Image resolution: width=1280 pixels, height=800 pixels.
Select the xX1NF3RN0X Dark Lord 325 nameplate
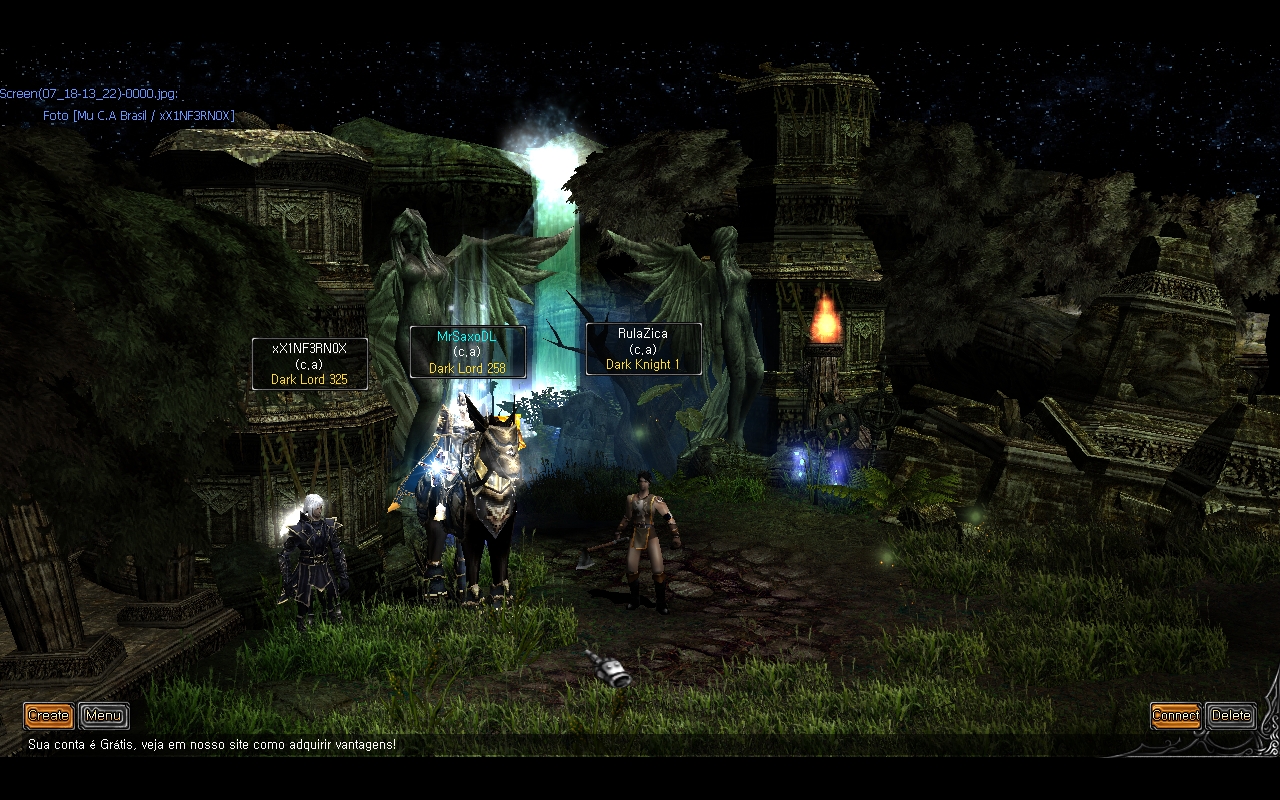[309, 364]
